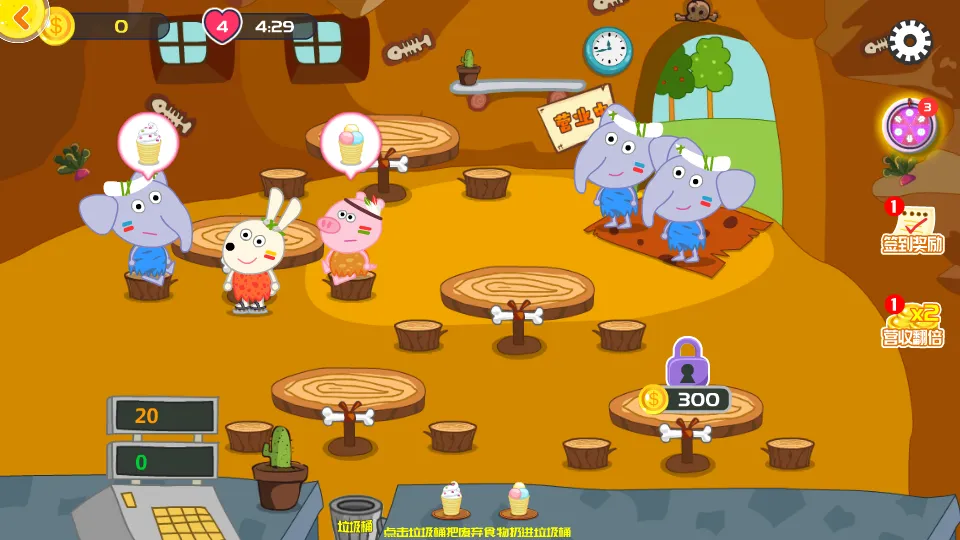Viewport: 960px width, 540px height.
Task: Select the pig's rainbow ice cream order bubble
Action: pyautogui.click(x=351, y=143)
